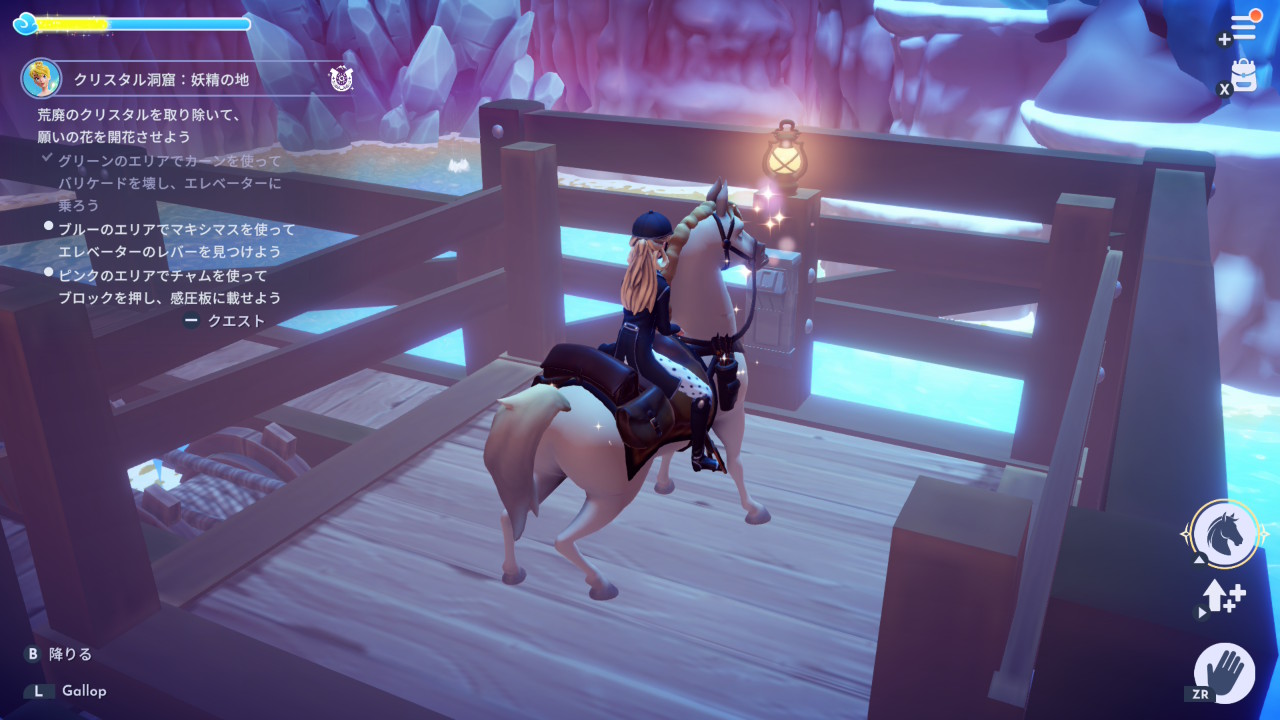Click the blonde character portrait in quest tracker
1280x720 pixels.
point(42,78)
